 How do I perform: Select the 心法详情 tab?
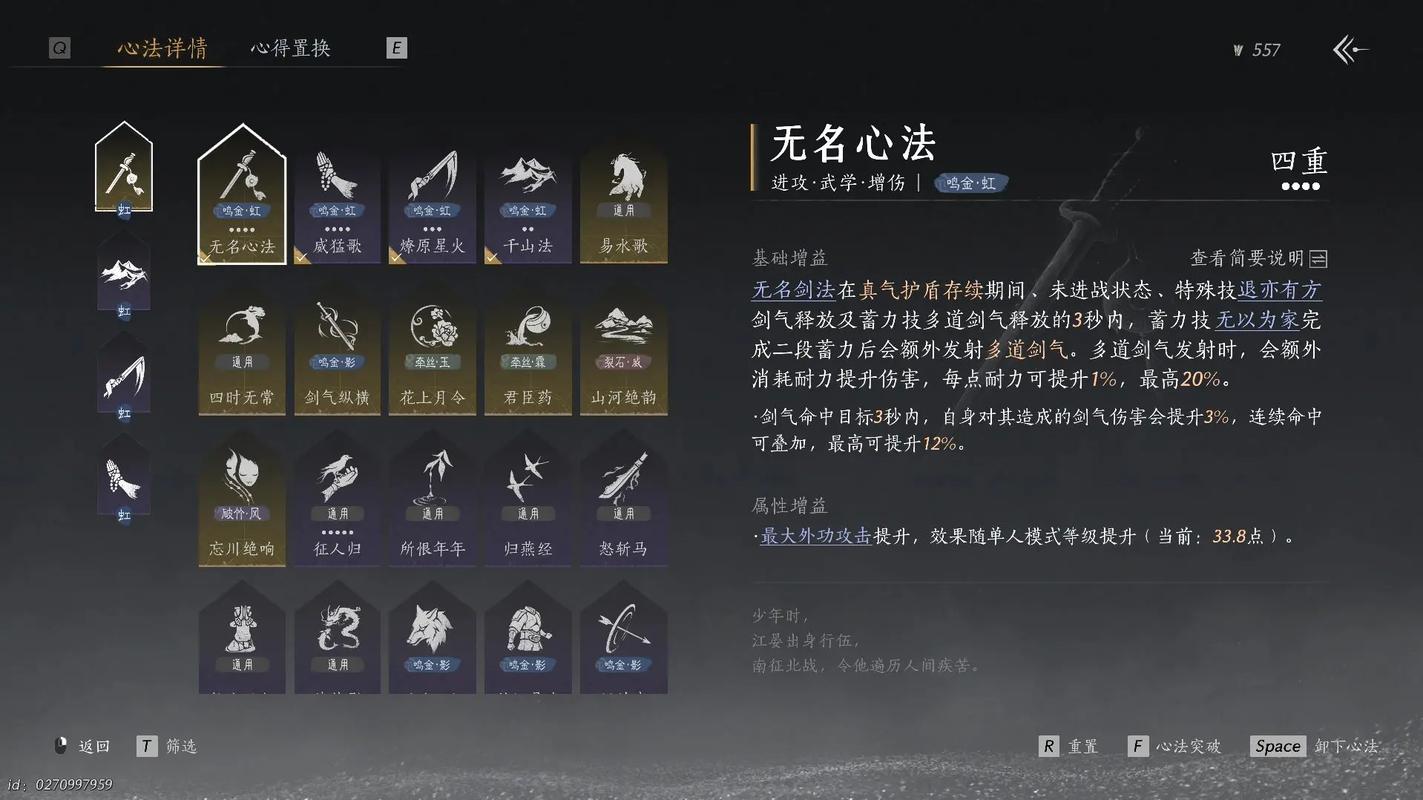click(163, 47)
